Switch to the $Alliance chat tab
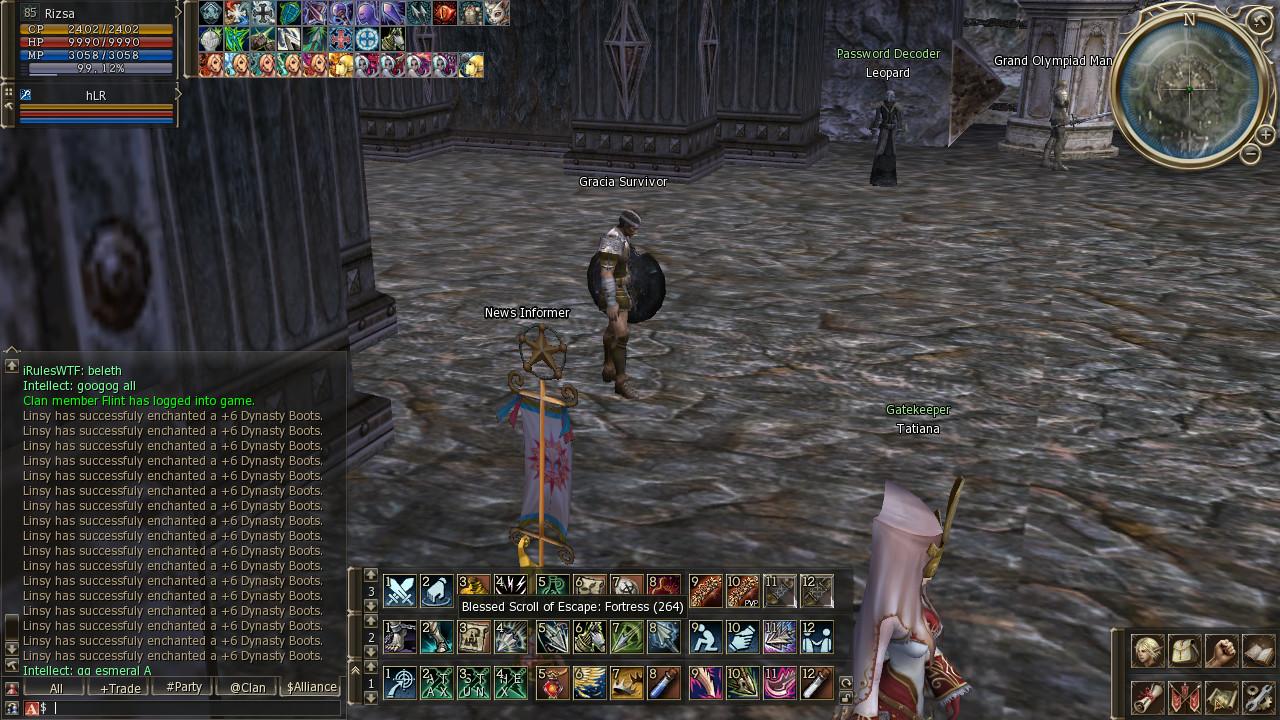Viewport: 1280px width, 720px height. pos(311,688)
